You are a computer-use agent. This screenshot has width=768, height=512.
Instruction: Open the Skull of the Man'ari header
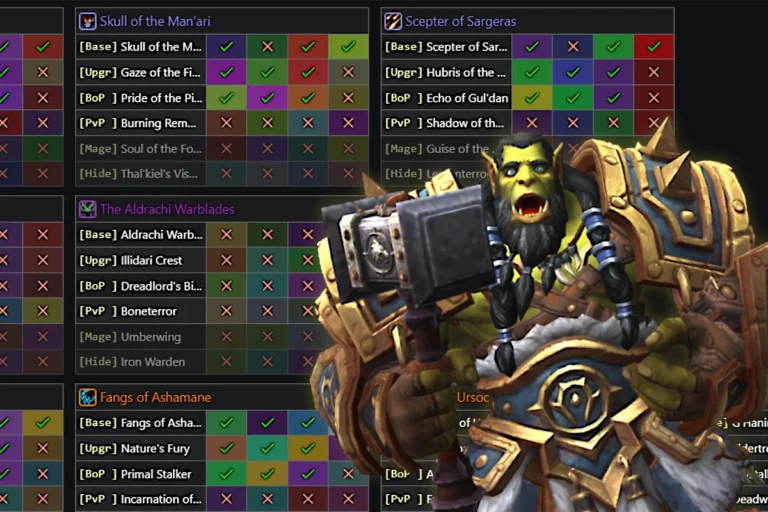(x=155, y=21)
